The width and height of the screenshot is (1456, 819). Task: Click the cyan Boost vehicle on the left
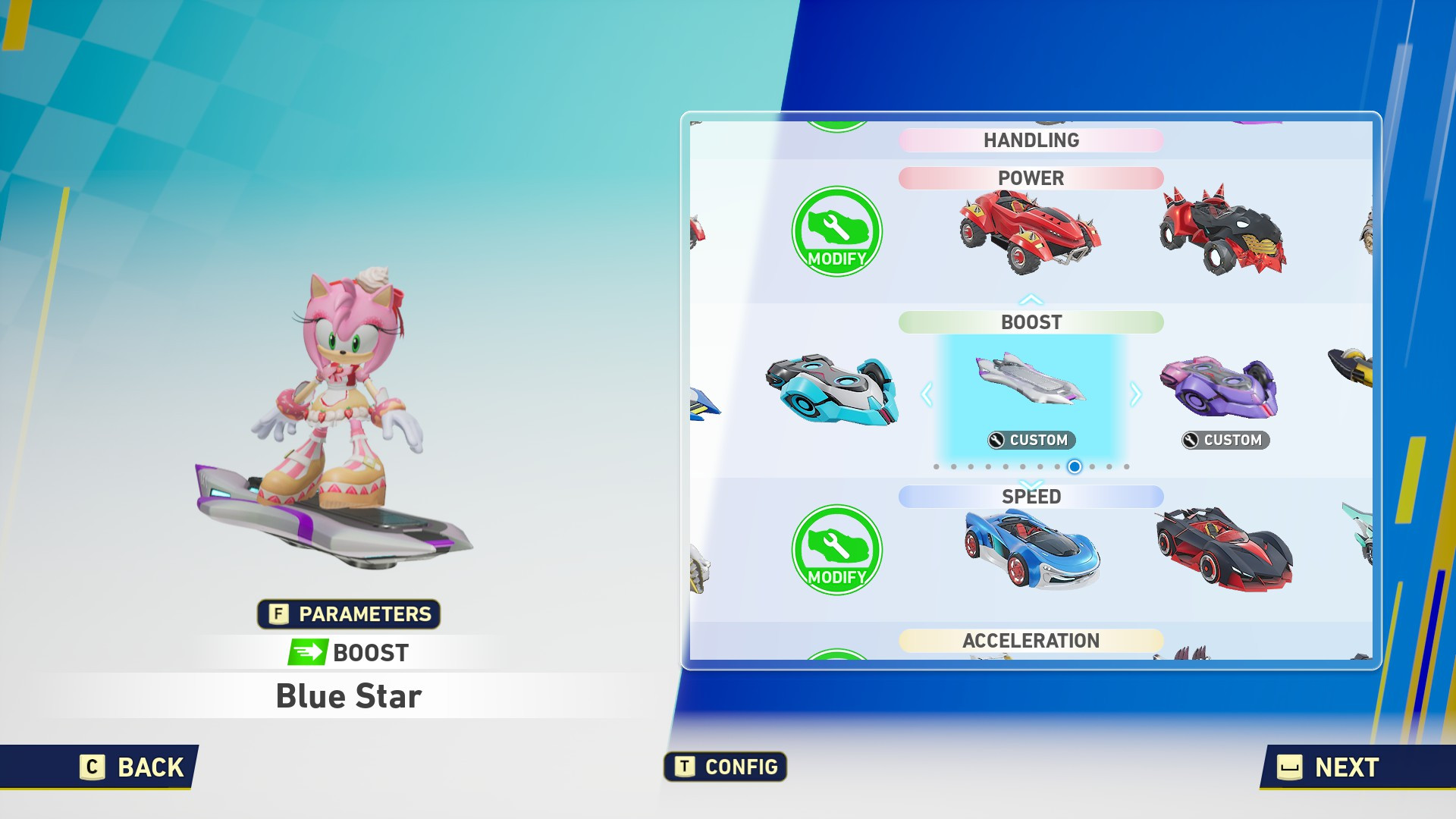[834, 391]
